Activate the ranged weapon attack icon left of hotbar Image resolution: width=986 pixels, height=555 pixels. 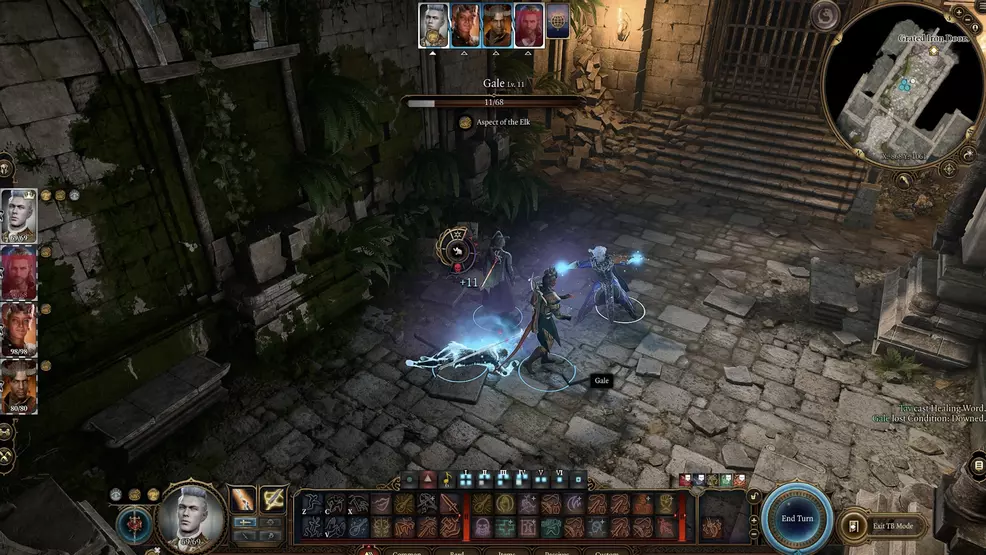tap(273, 499)
